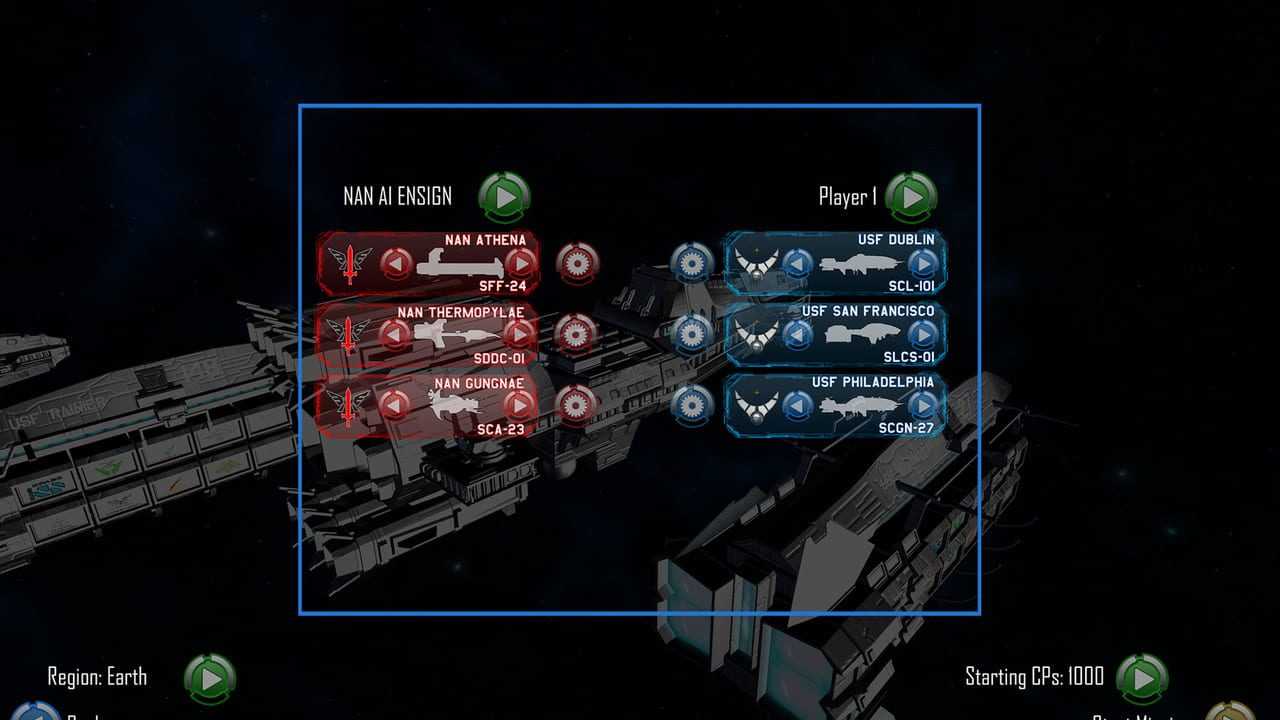Screen dimensions: 1280x720
Task: Open blue gear settings for USF Philadelphia
Action: click(x=691, y=405)
